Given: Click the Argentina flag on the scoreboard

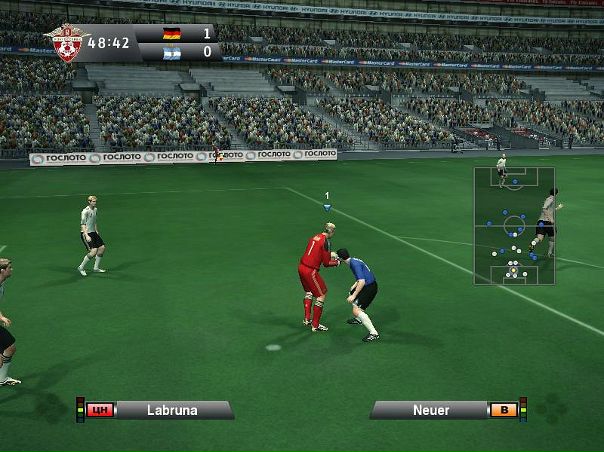Looking at the screenshot, I should 172,51.
